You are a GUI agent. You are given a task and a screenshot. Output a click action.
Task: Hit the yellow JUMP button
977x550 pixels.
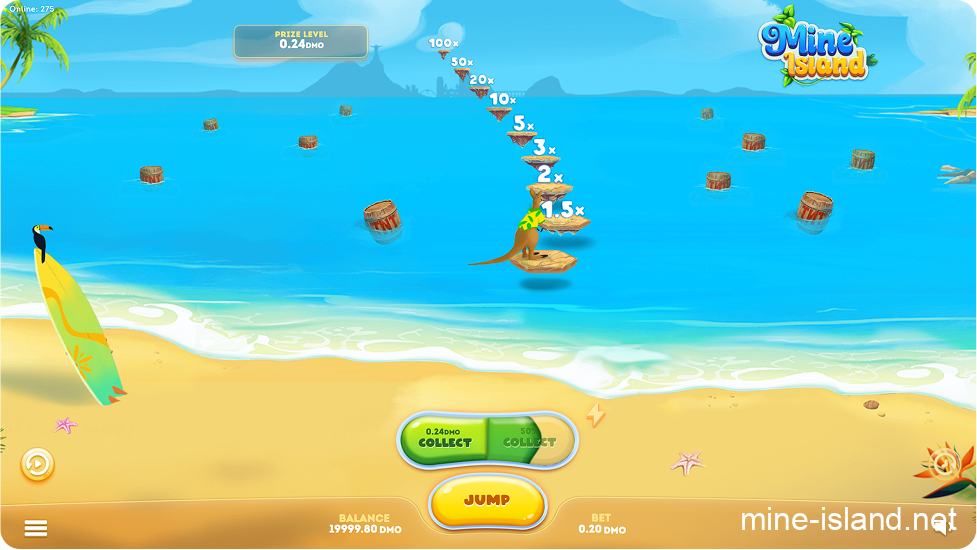pos(487,500)
